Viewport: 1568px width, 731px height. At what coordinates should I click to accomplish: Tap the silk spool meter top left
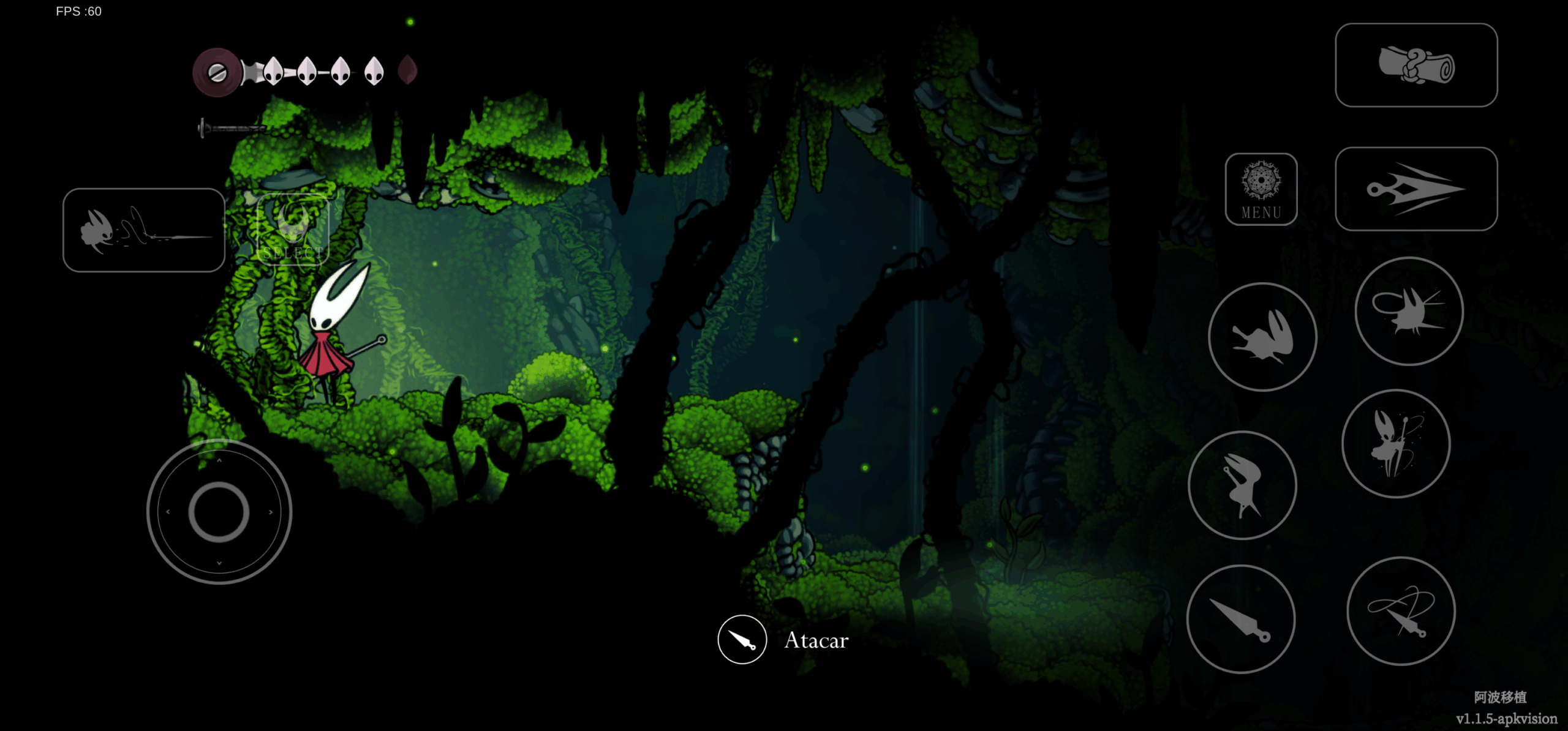click(x=216, y=73)
